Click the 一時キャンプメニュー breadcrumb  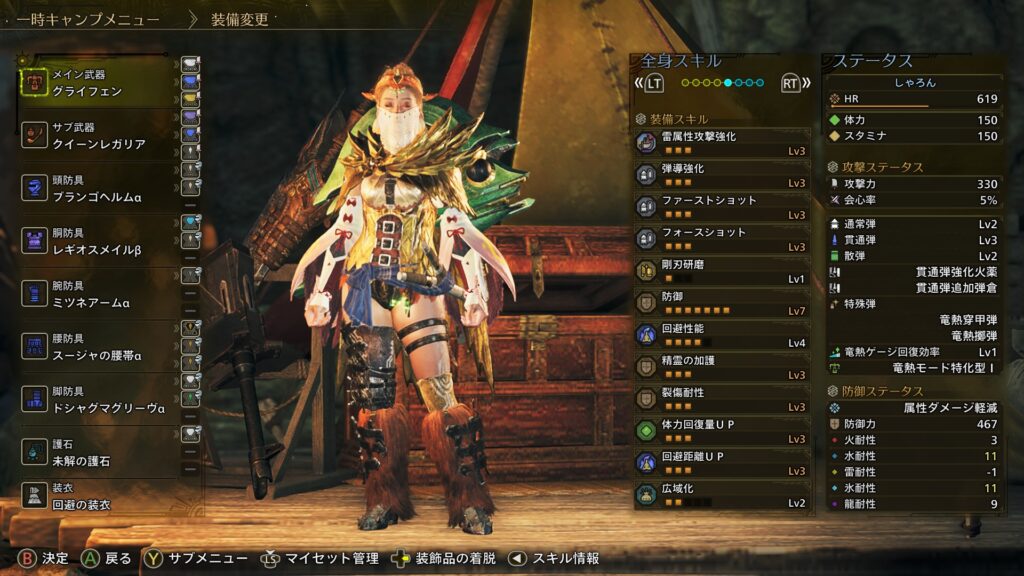click(88, 19)
